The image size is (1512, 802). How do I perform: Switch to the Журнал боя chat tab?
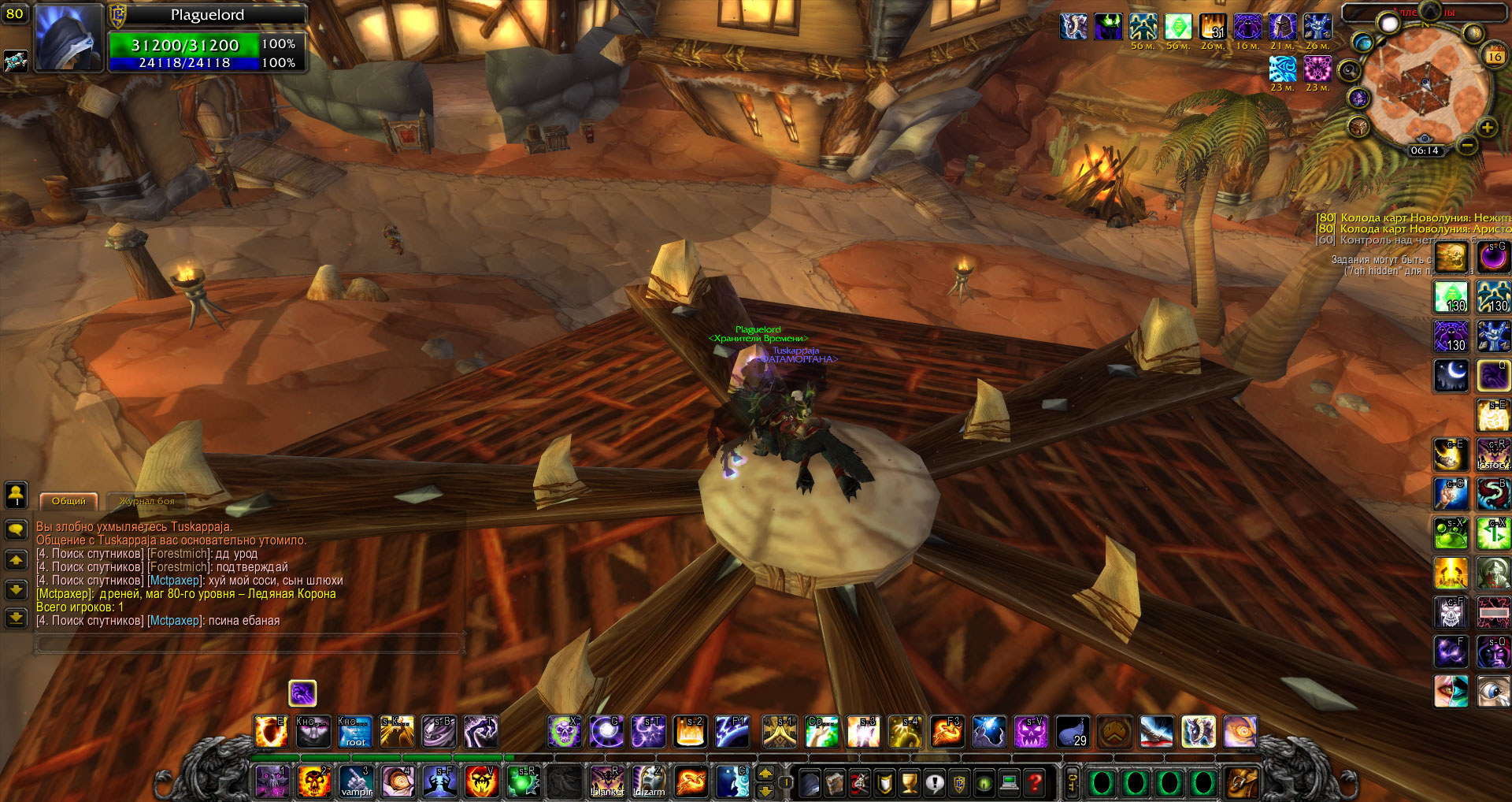coord(146,501)
